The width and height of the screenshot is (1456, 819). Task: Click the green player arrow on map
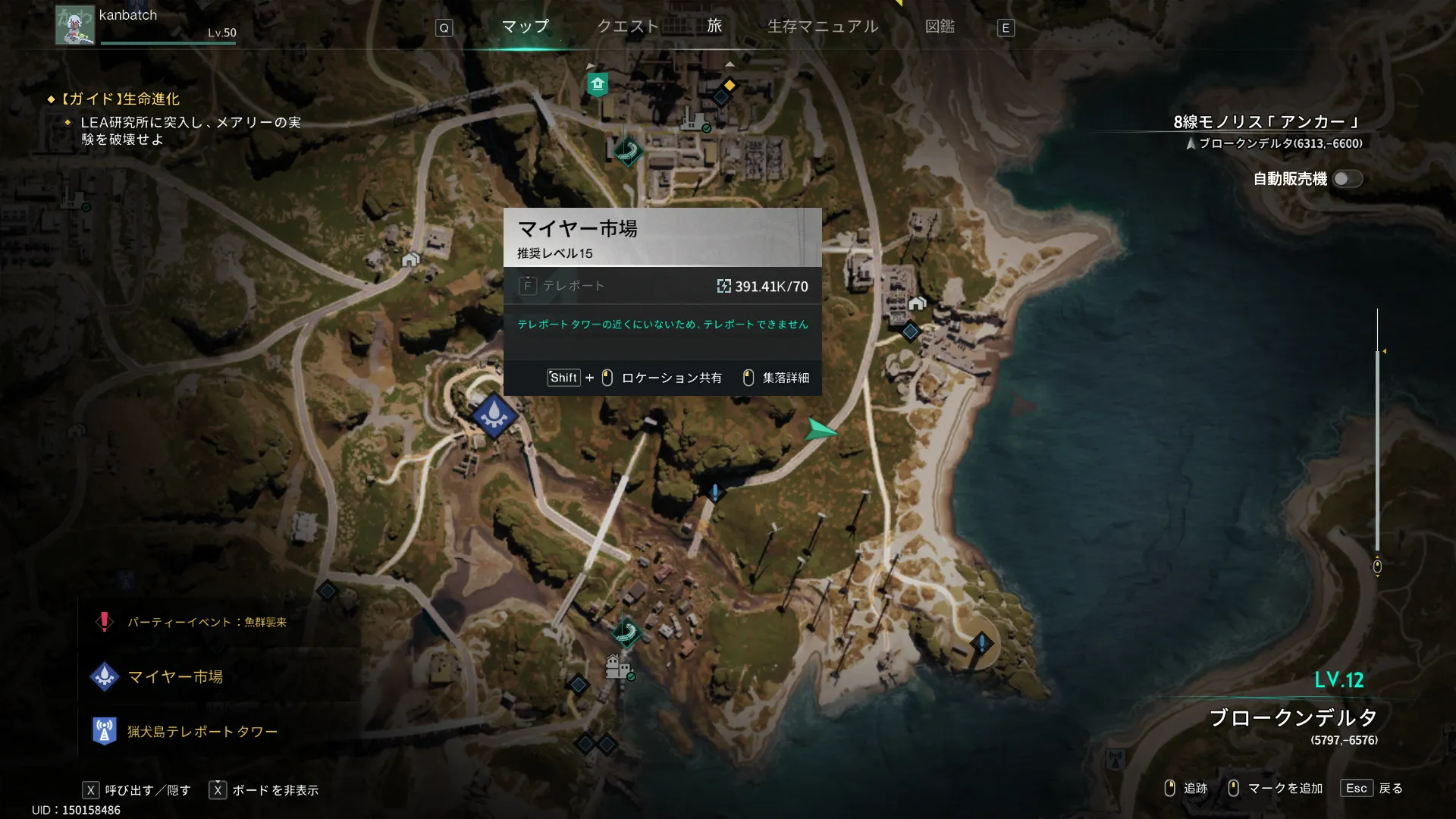[x=820, y=430]
